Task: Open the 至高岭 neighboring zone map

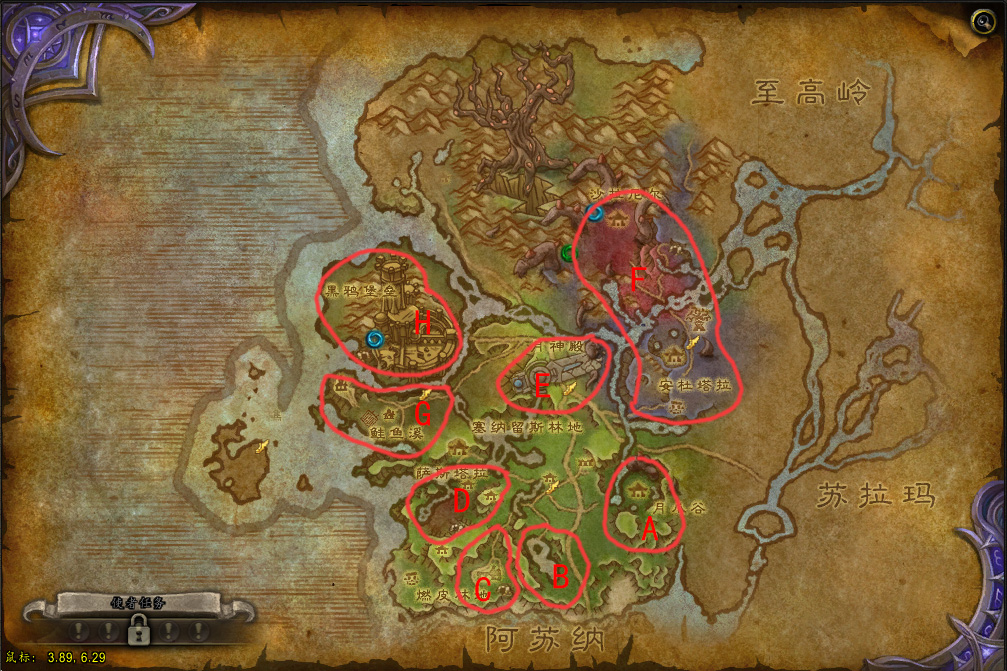Action: (x=812, y=95)
